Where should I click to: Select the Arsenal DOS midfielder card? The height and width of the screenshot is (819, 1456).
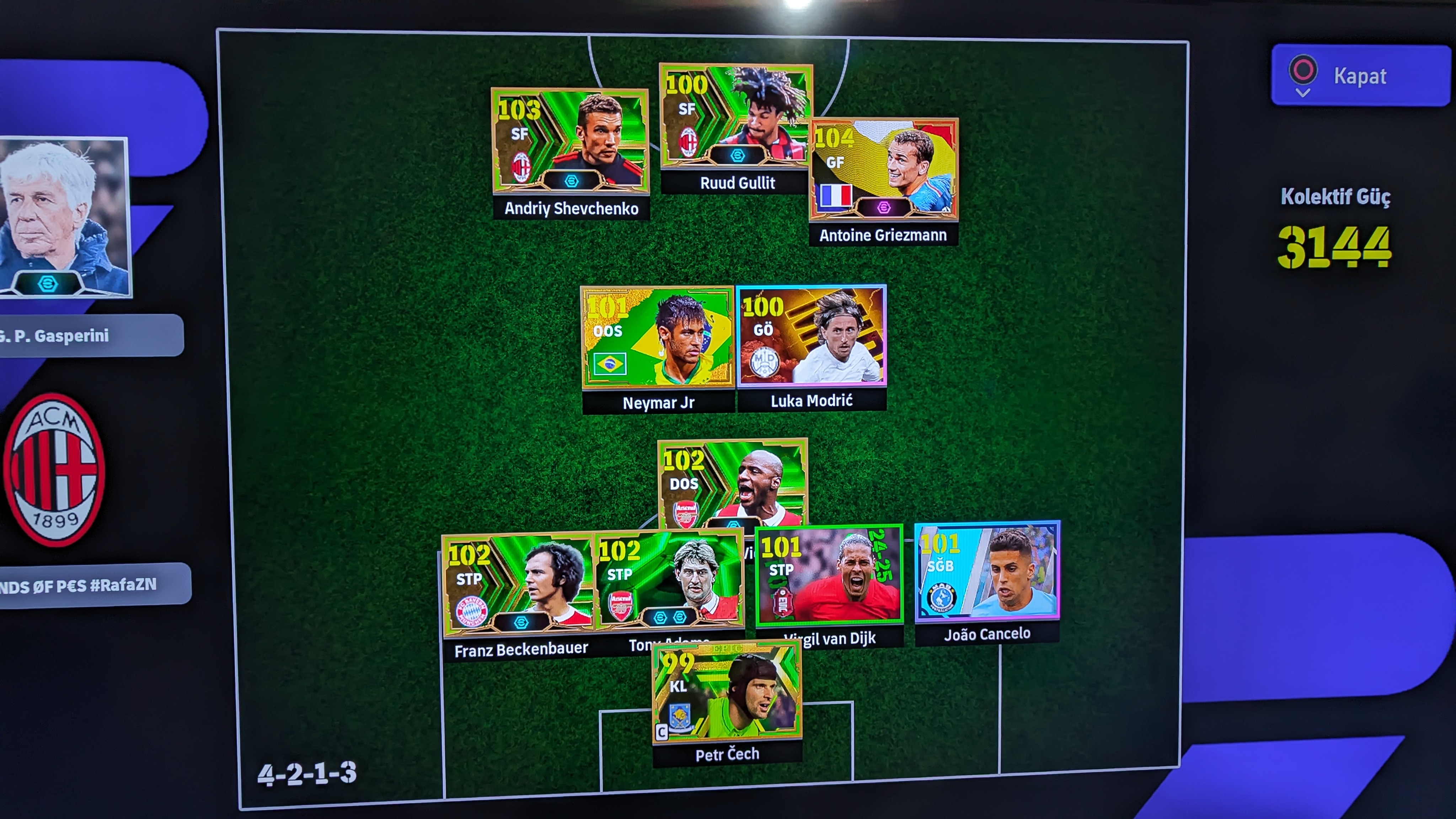(x=733, y=481)
